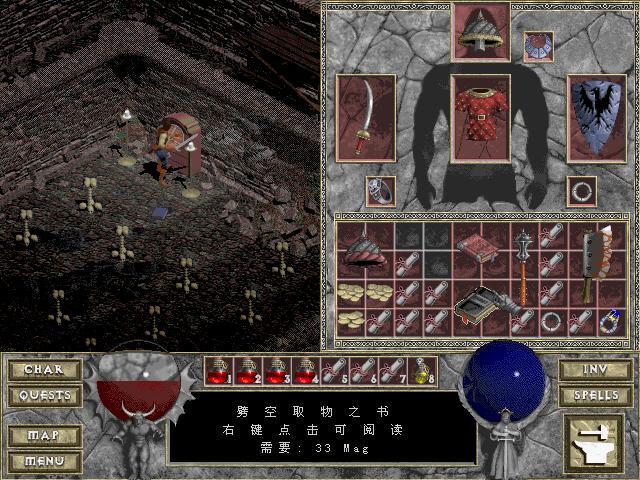Close inventory with the INV button
Viewport: 640px width, 480px height.
[x=595, y=370]
